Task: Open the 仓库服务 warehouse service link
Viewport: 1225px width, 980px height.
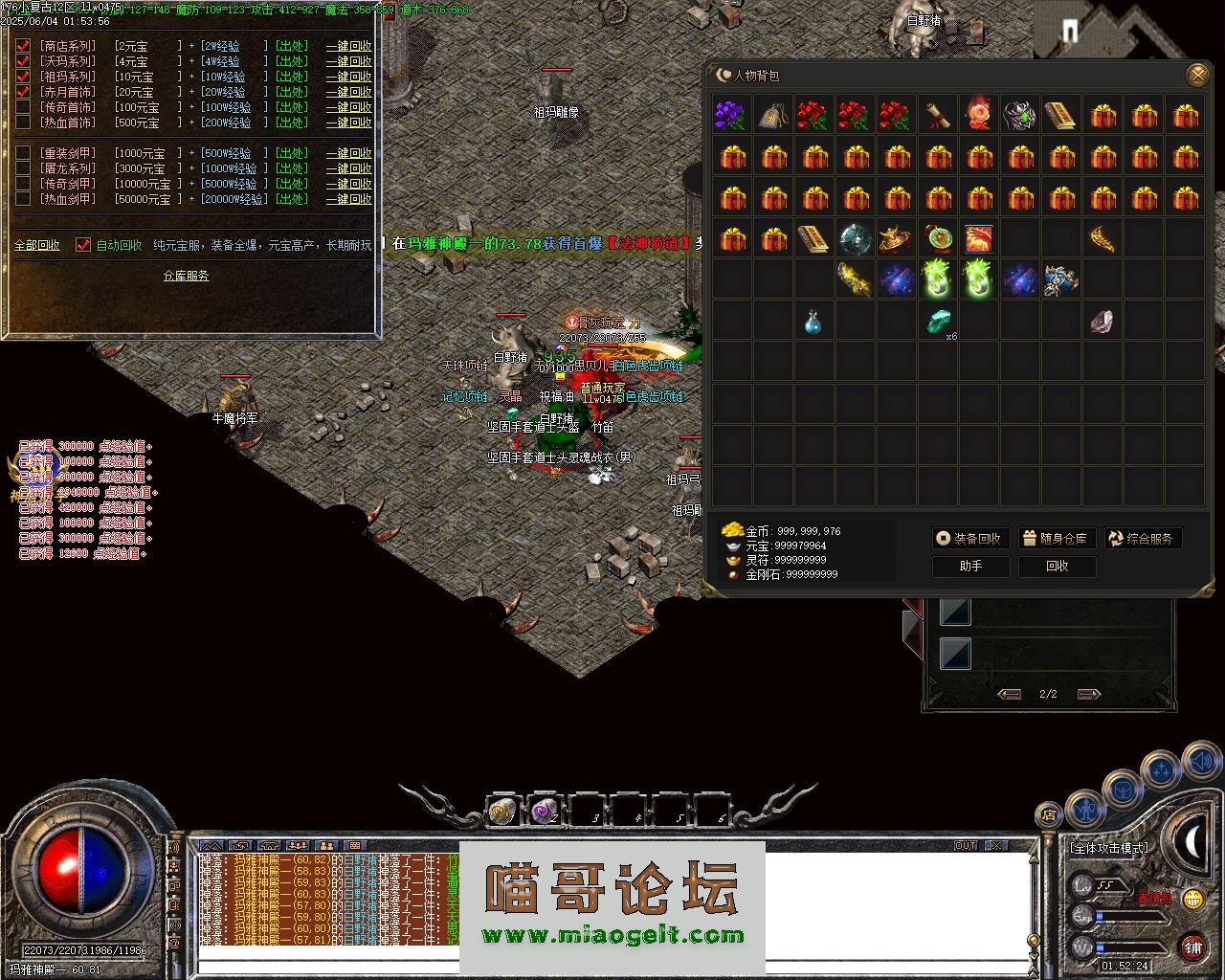Action: click(186, 276)
